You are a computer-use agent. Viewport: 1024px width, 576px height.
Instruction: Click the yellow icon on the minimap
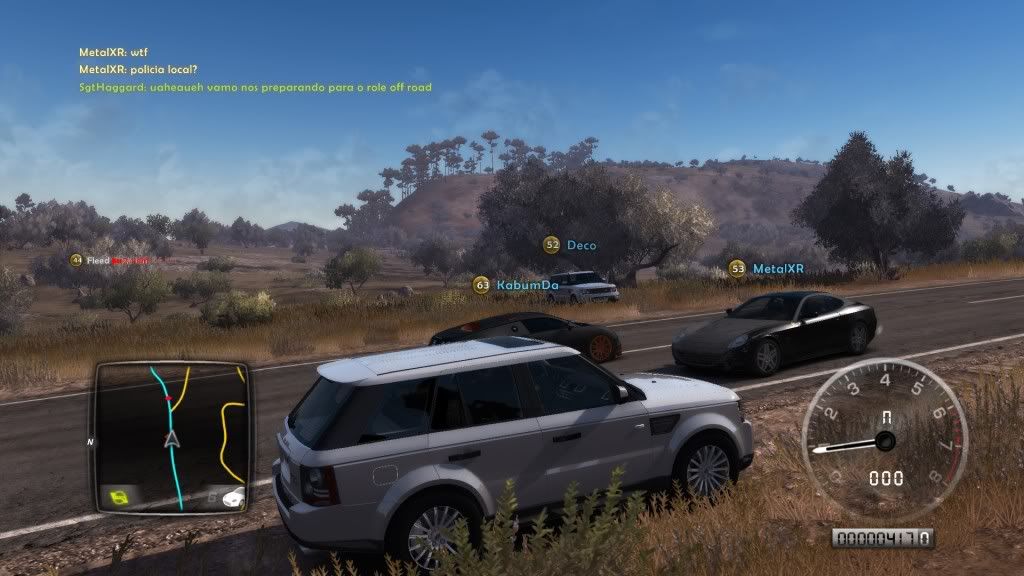[118, 496]
